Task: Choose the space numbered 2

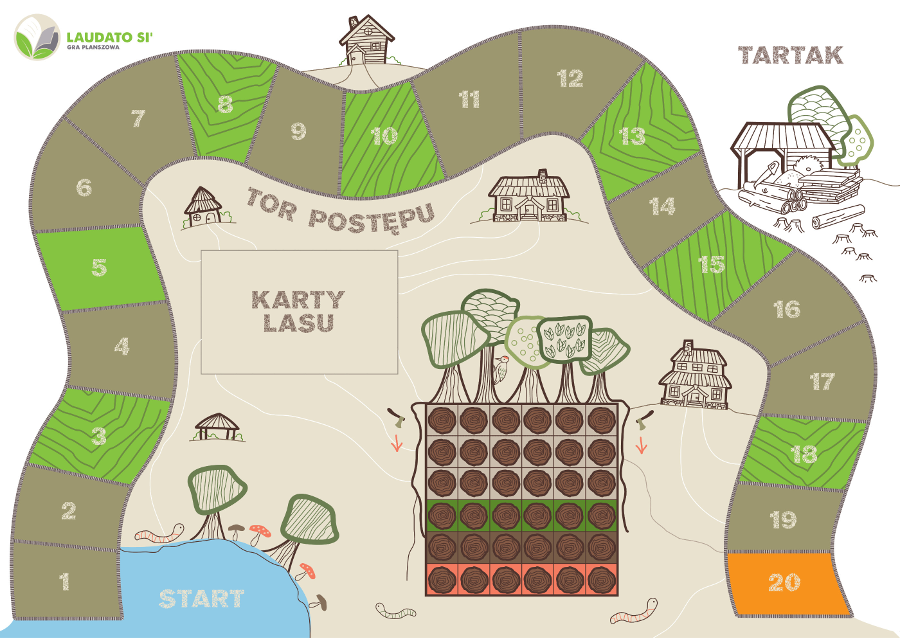Action: 68,511
